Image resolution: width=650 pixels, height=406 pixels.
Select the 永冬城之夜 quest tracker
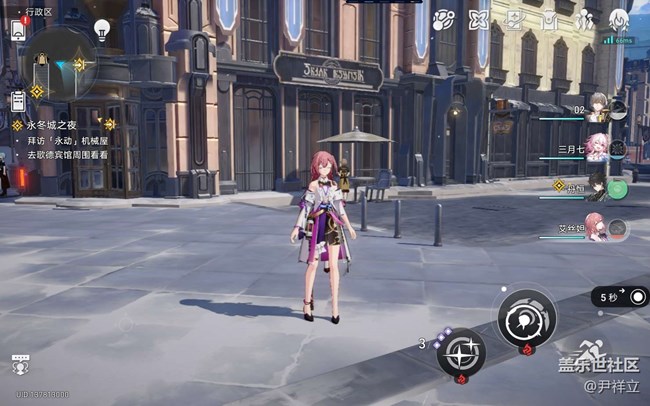pyautogui.click(x=48, y=125)
